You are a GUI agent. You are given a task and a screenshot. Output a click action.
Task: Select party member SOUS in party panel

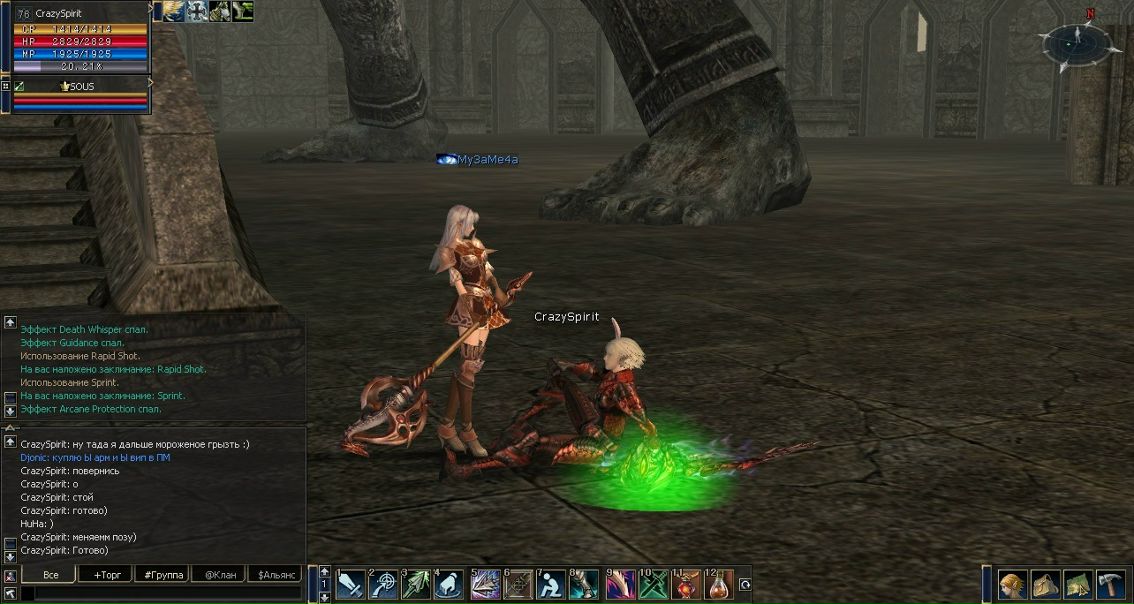(80, 87)
